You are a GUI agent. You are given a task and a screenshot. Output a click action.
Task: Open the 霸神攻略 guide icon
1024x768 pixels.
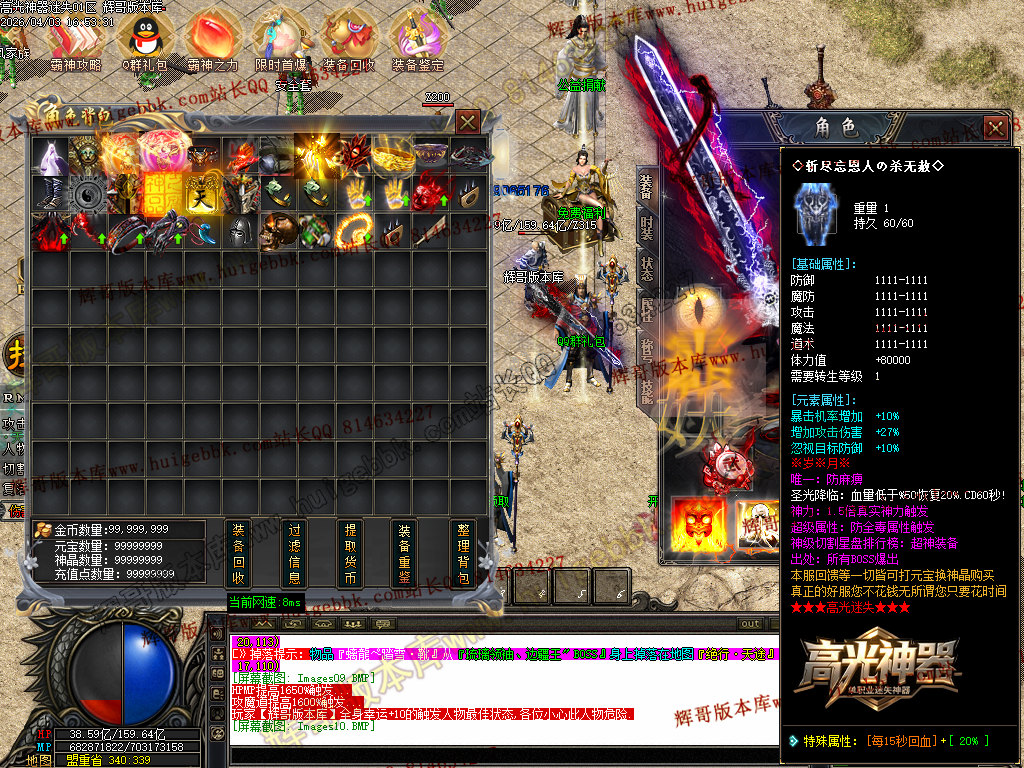[76, 40]
